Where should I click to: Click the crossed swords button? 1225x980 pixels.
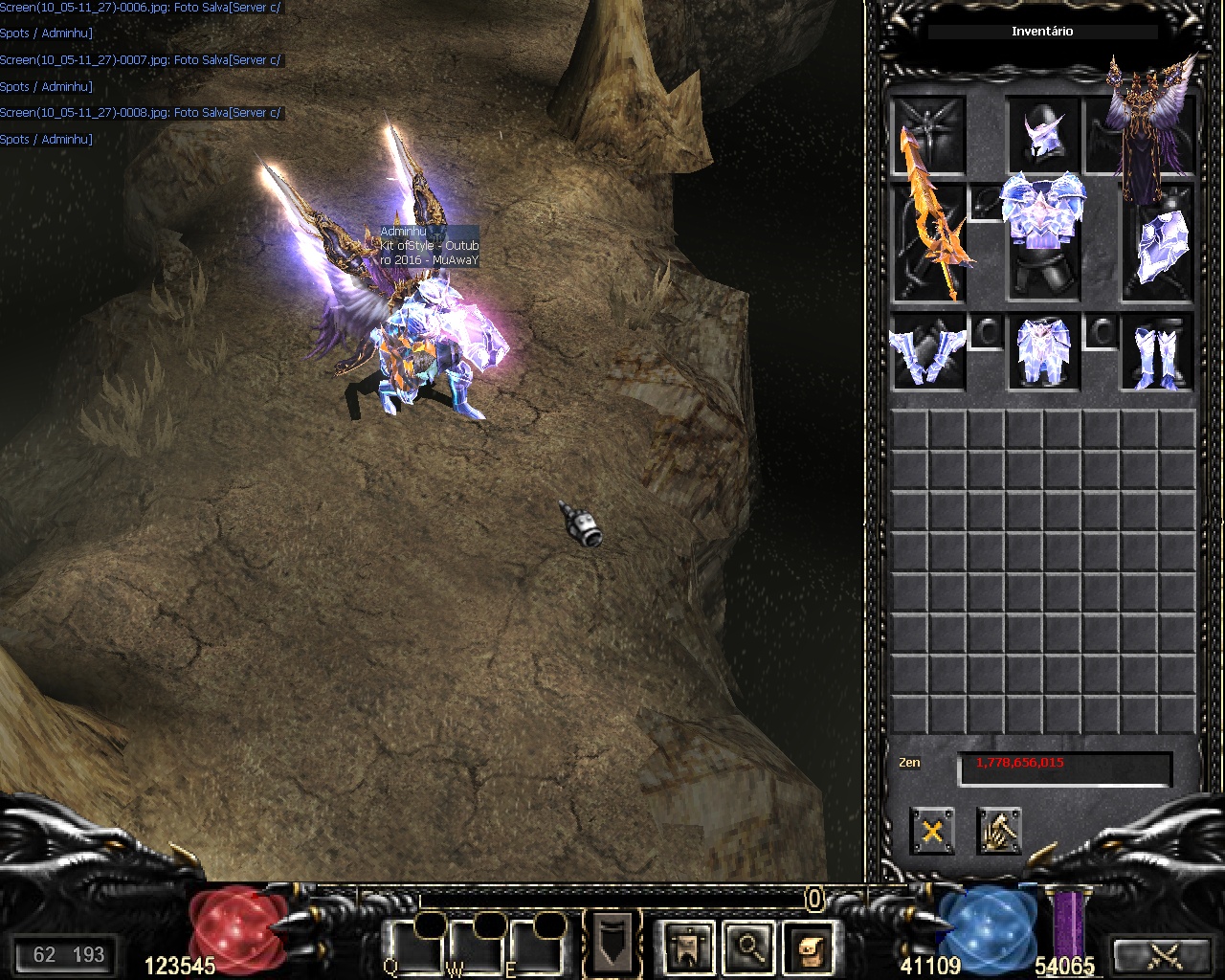point(1164,954)
